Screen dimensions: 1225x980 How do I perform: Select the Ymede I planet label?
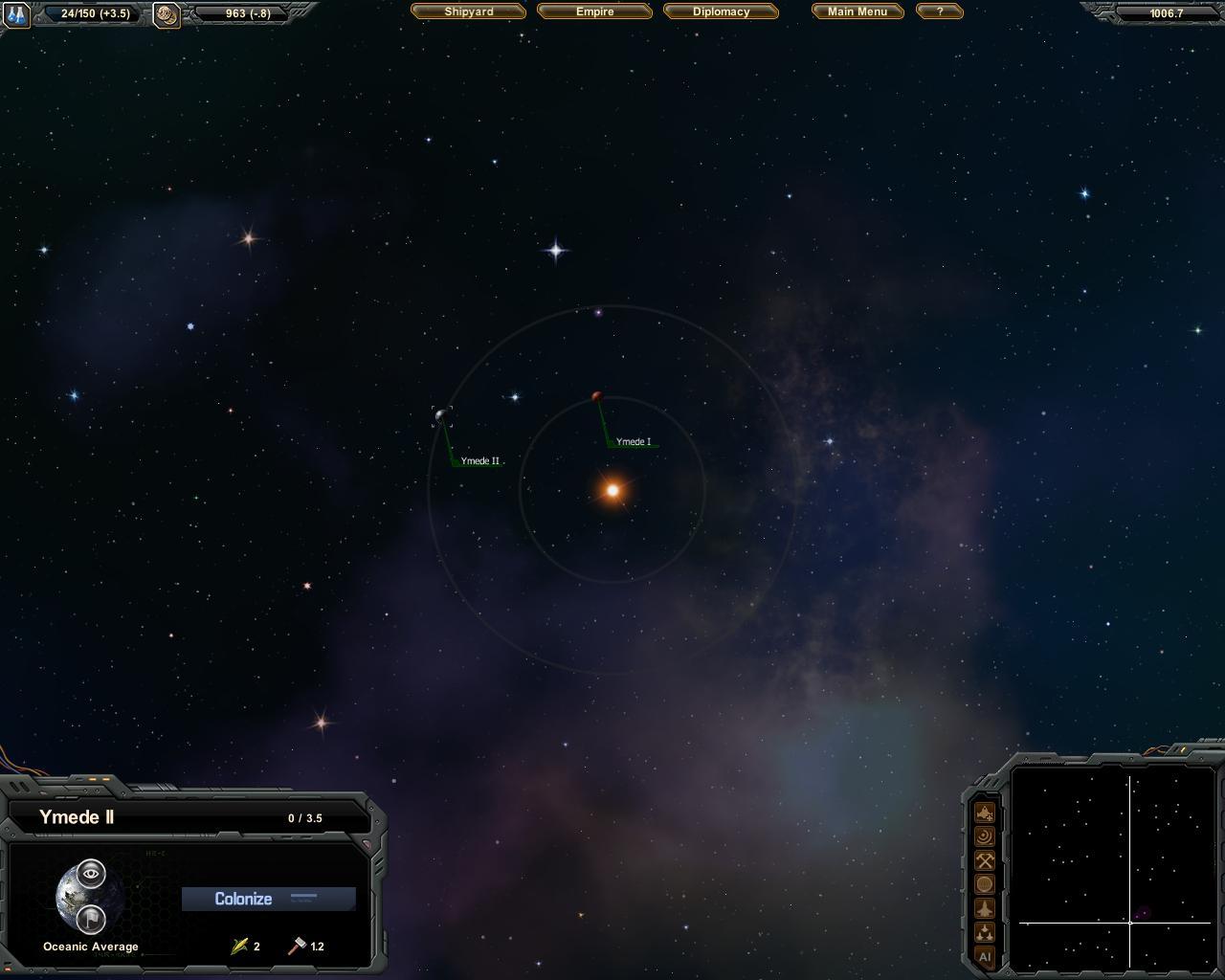pos(633,442)
